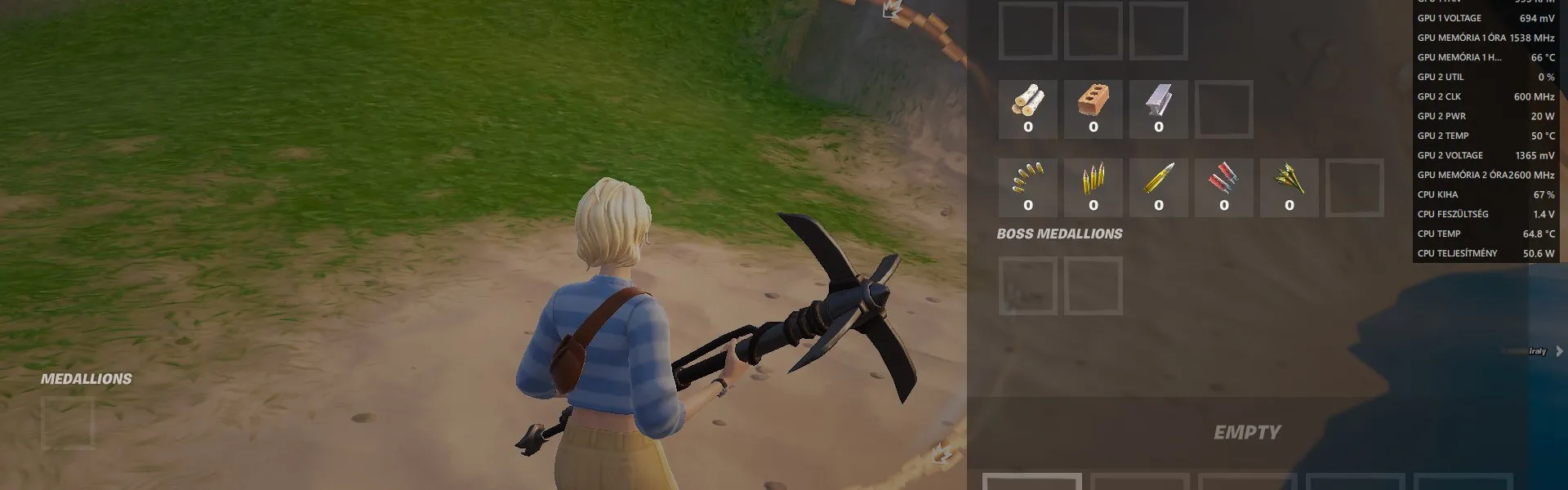Choose the light bullets ammo slot
1568x490 pixels.
tap(1027, 187)
